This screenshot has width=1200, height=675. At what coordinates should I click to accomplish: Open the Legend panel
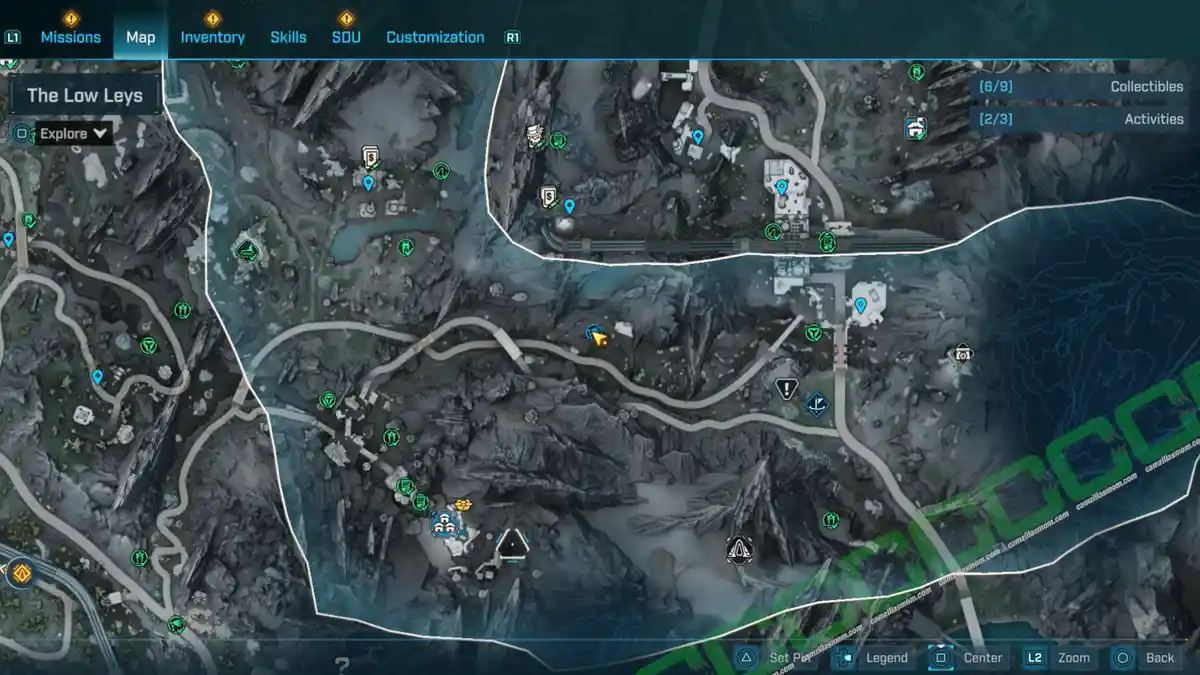(874, 657)
